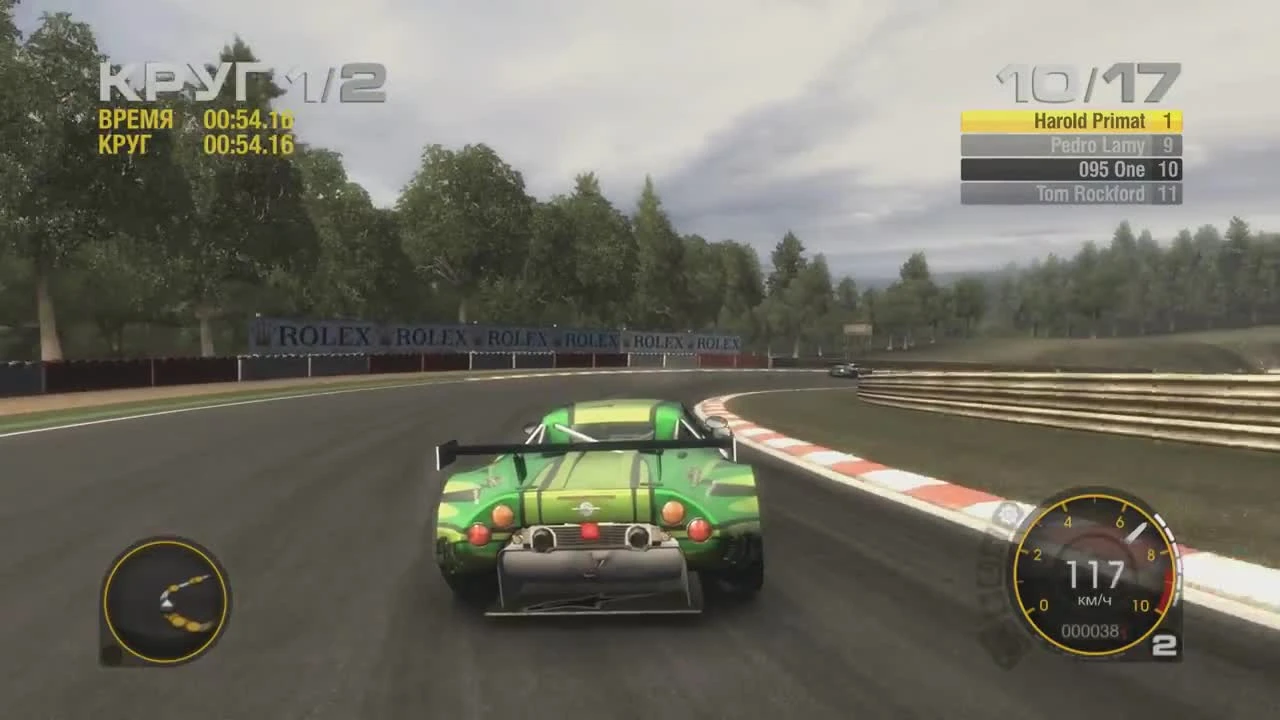Expand the leaderboard standings panel

1070,157
